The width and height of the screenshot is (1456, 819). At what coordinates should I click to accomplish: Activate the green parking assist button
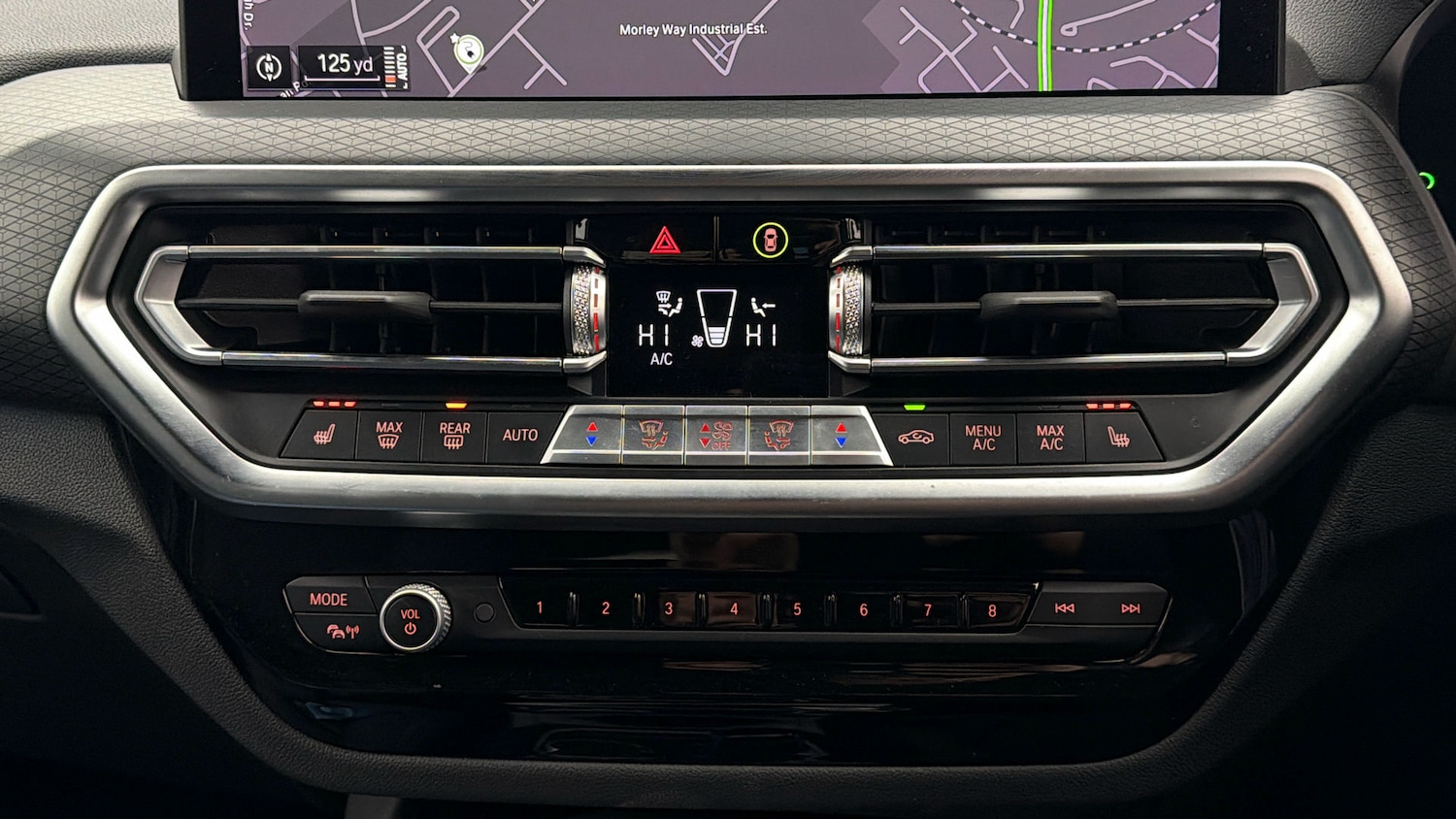point(770,240)
